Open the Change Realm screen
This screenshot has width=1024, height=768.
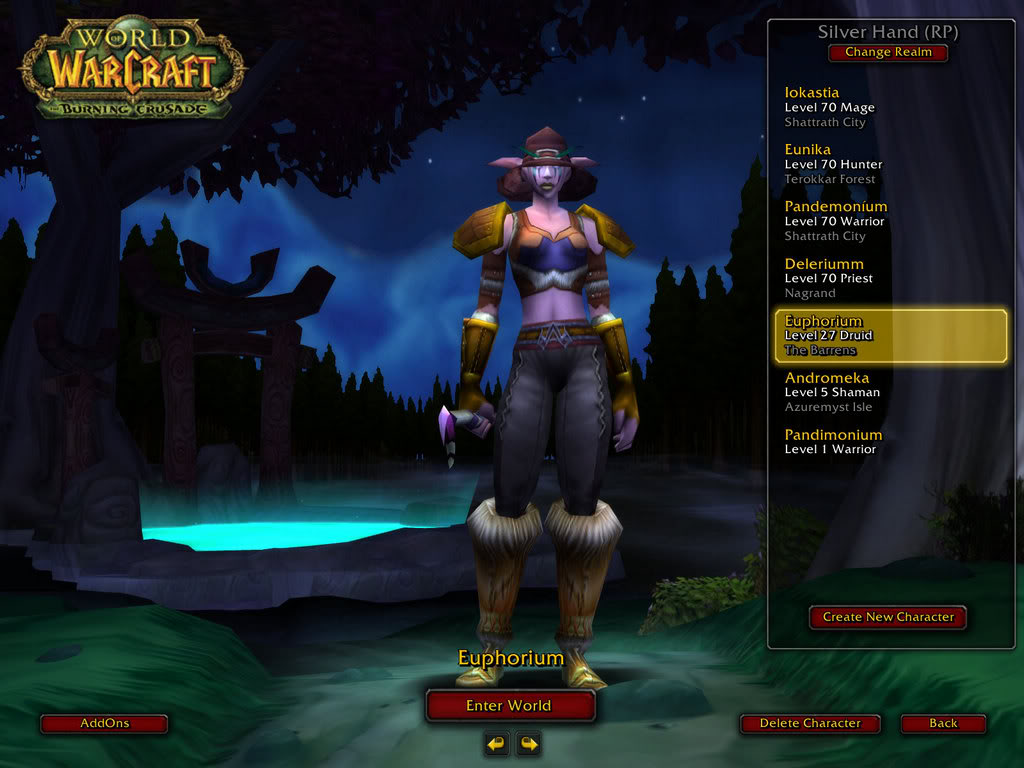tap(888, 52)
